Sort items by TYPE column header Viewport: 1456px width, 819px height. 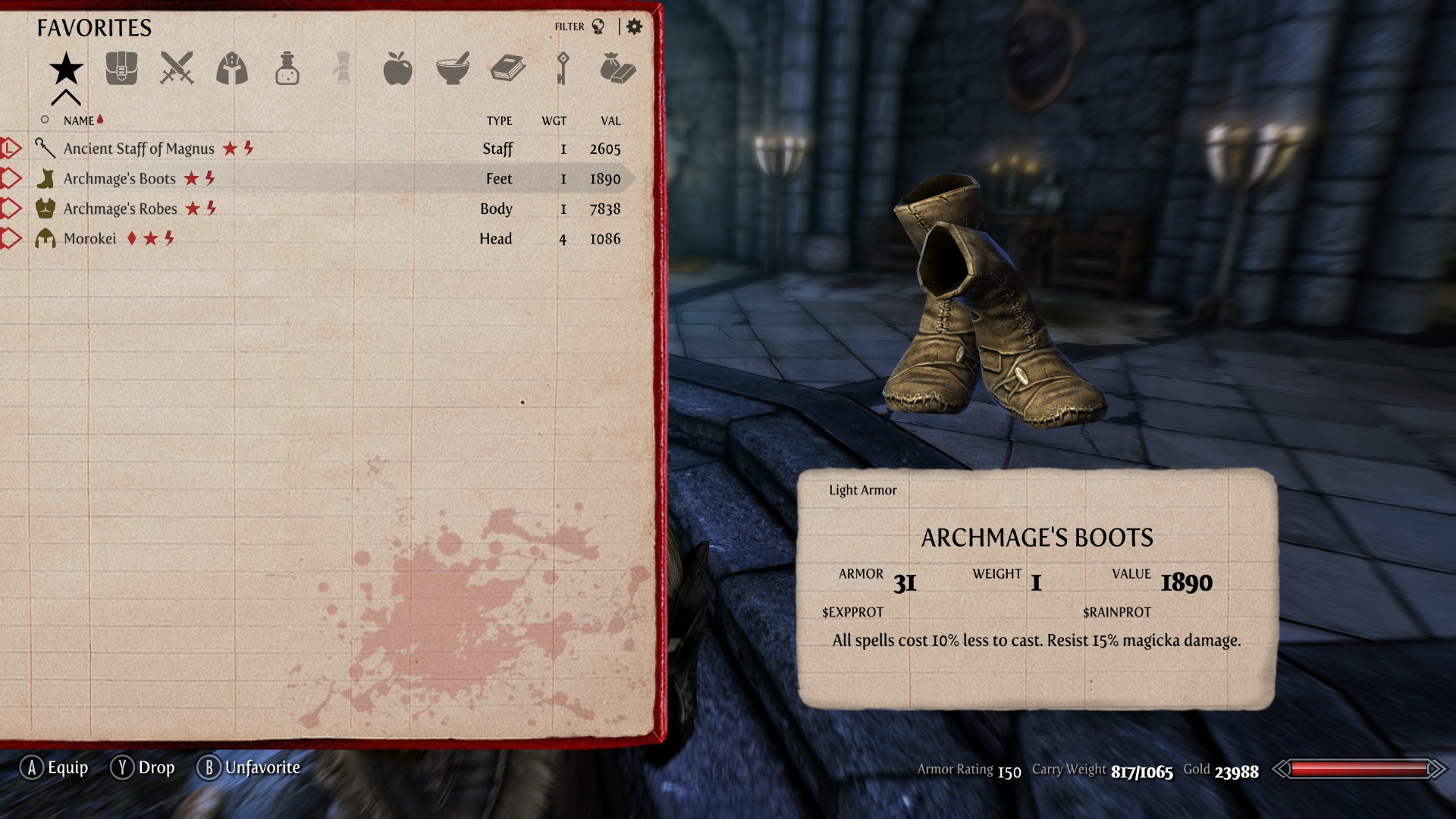click(x=499, y=121)
